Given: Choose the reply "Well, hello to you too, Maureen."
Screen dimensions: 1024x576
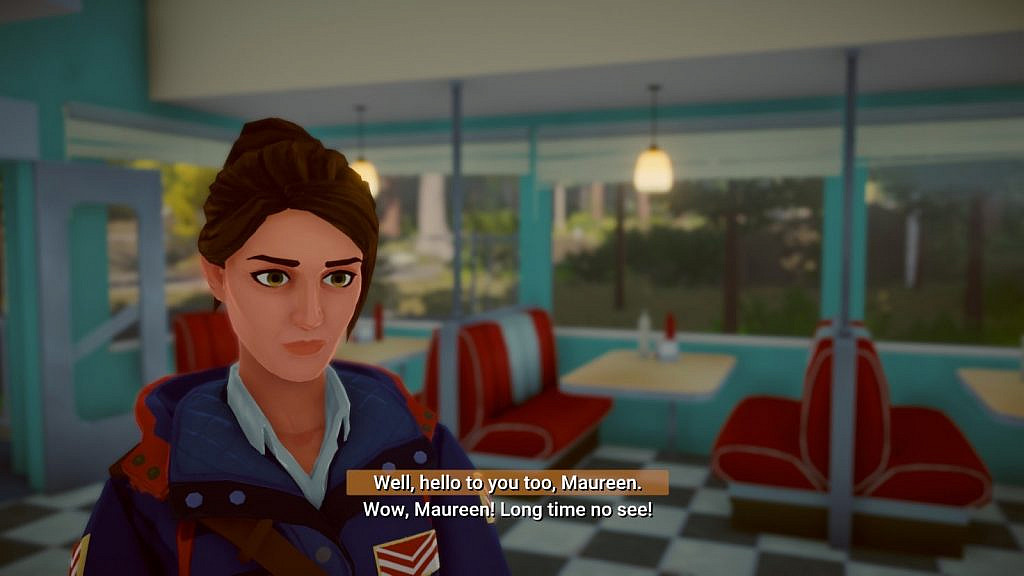Looking at the screenshot, I should [x=507, y=483].
